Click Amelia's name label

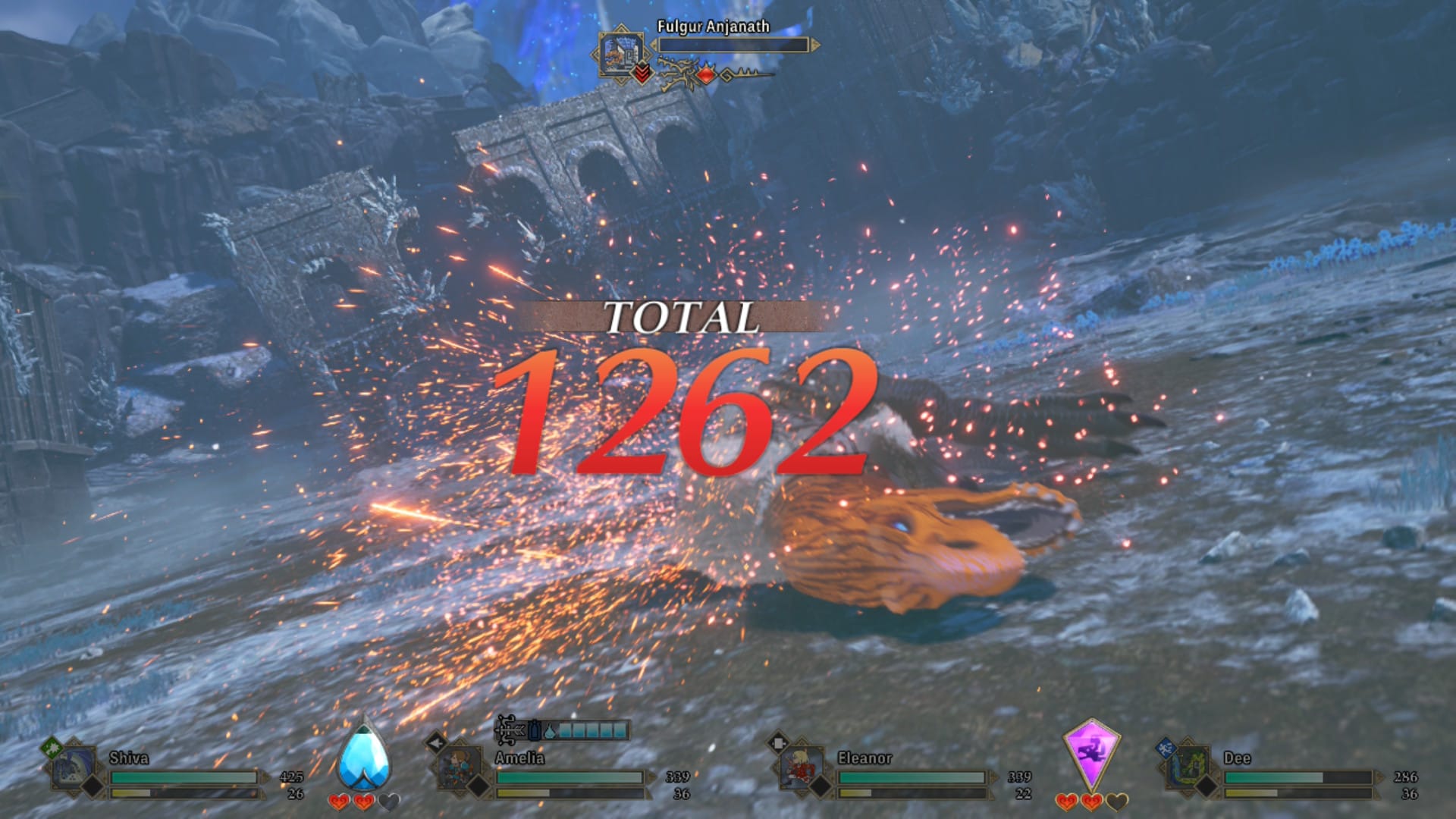[x=519, y=760]
